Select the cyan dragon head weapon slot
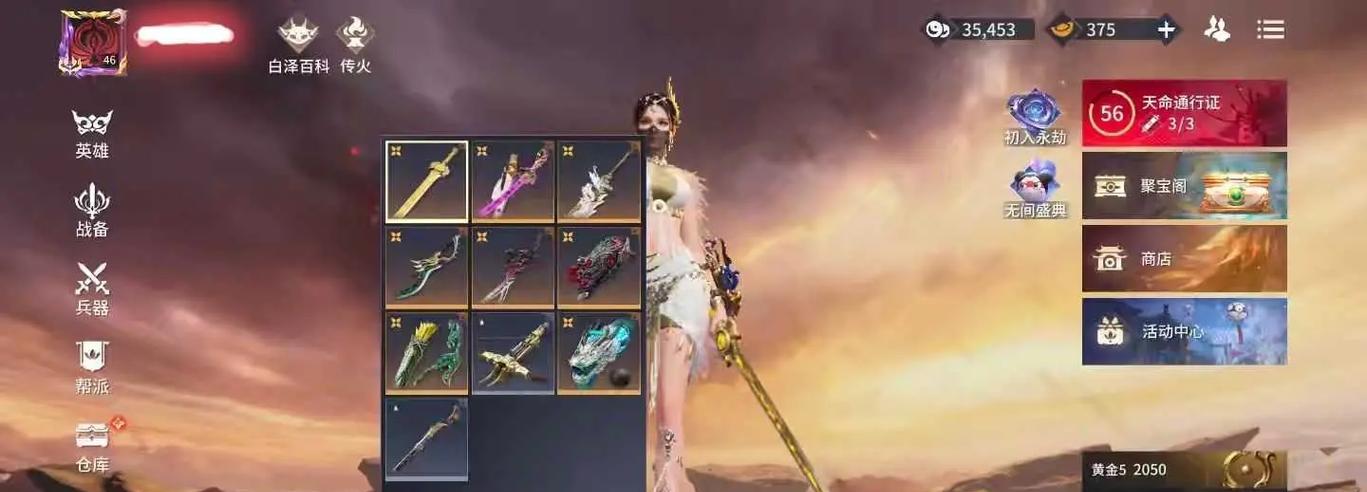The width and height of the screenshot is (1367, 492). point(599,353)
